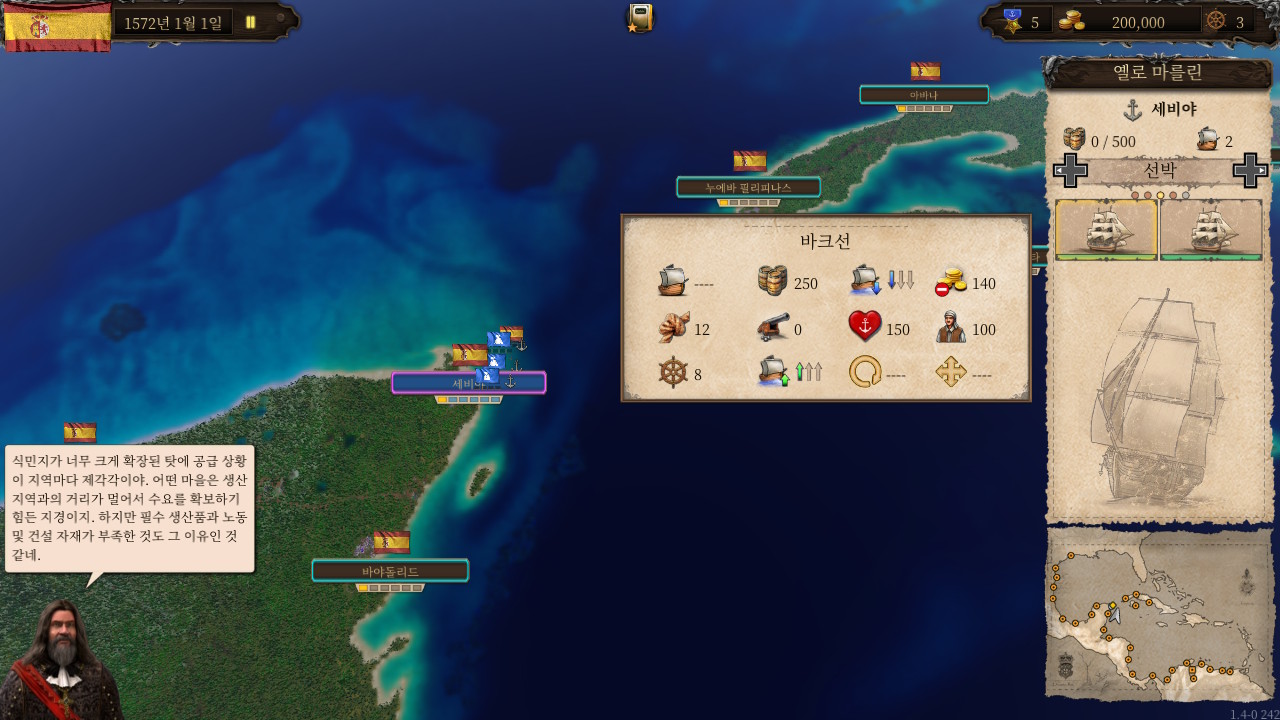Screen dimensions: 1280x720
Task: Click the barrel cargo icon showing 0/500
Action: click(x=1073, y=138)
